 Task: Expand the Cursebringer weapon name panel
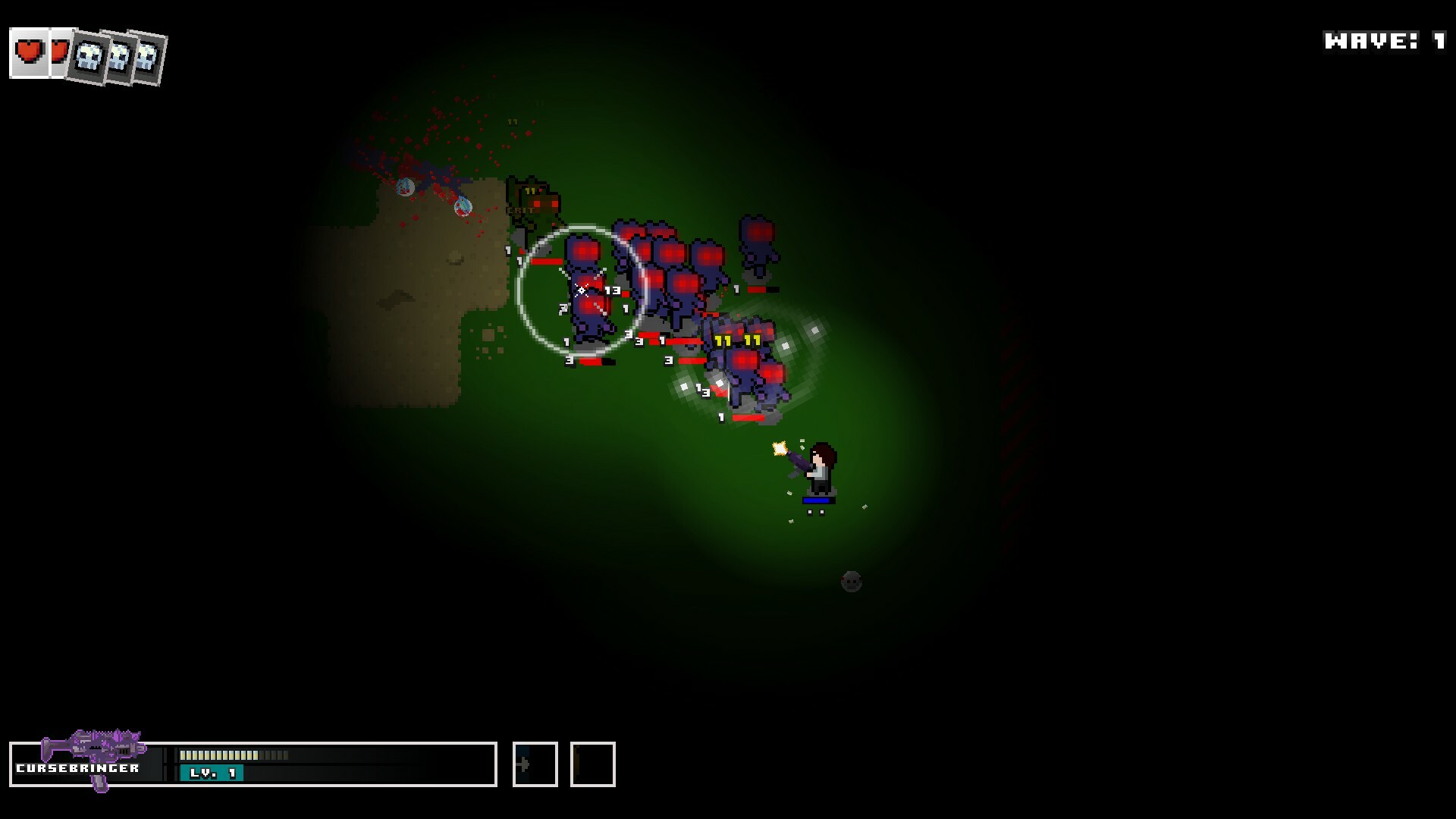click(x=80, y=767)
